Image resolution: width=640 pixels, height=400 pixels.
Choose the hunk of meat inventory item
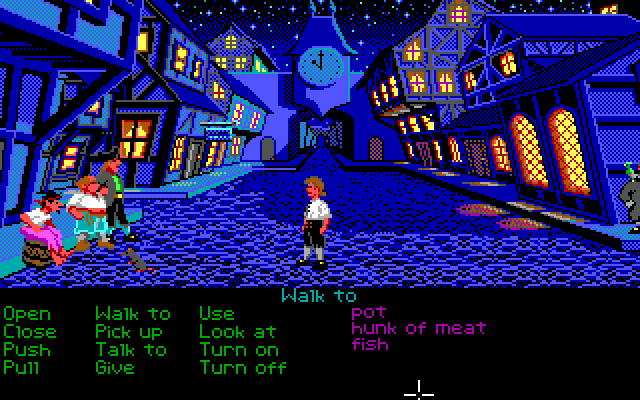pos(418,328)
